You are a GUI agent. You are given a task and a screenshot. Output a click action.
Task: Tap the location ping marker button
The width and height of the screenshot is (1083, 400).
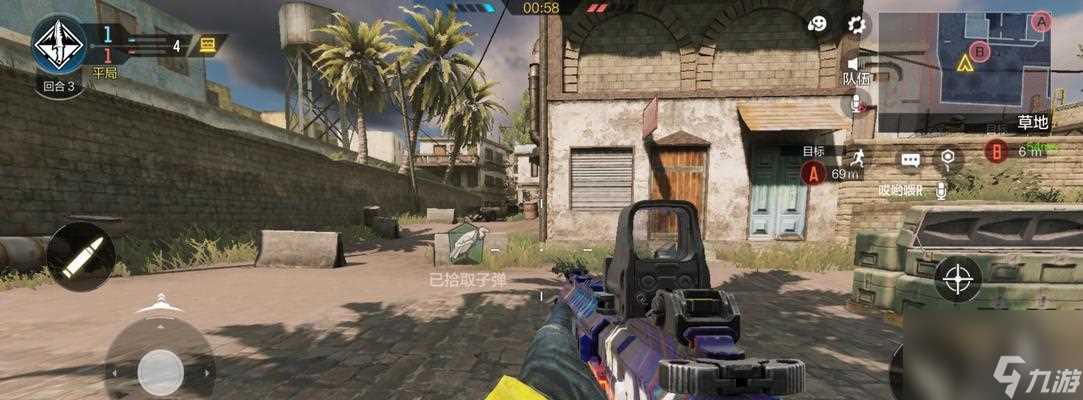(x=947, y=158)
